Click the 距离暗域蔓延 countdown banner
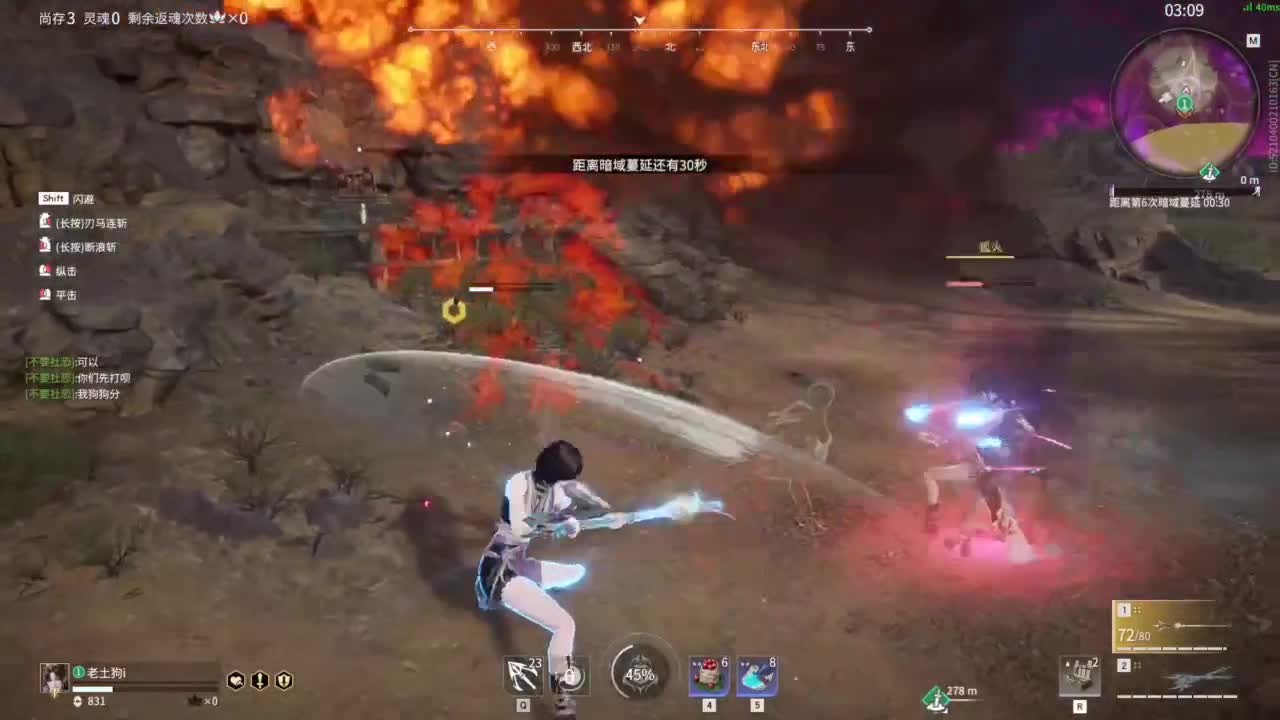Screen dimensions: 1280x720 pyautogui.click(x=639, y=164)
